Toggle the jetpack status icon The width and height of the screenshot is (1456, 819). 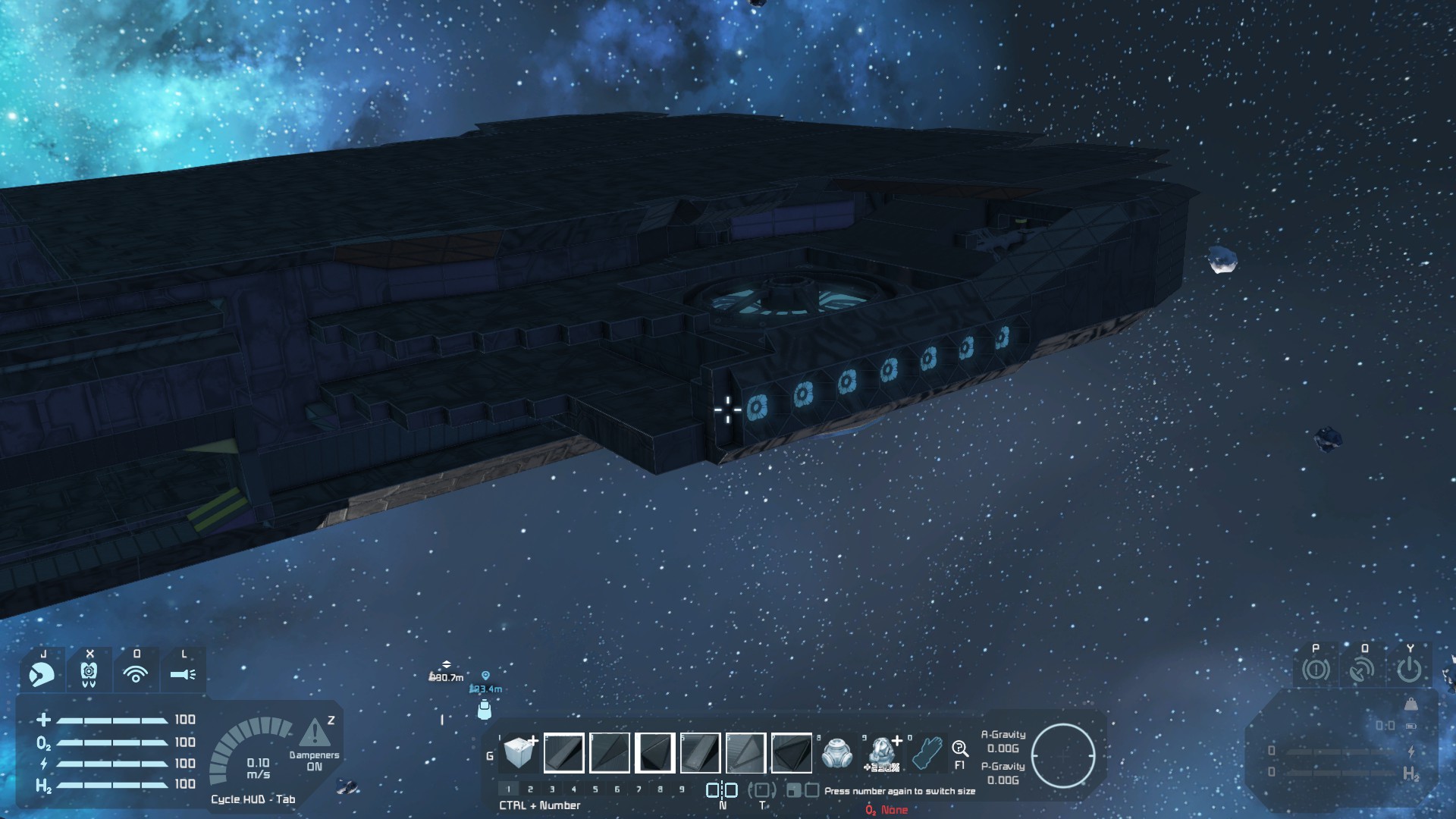[89, 673]
